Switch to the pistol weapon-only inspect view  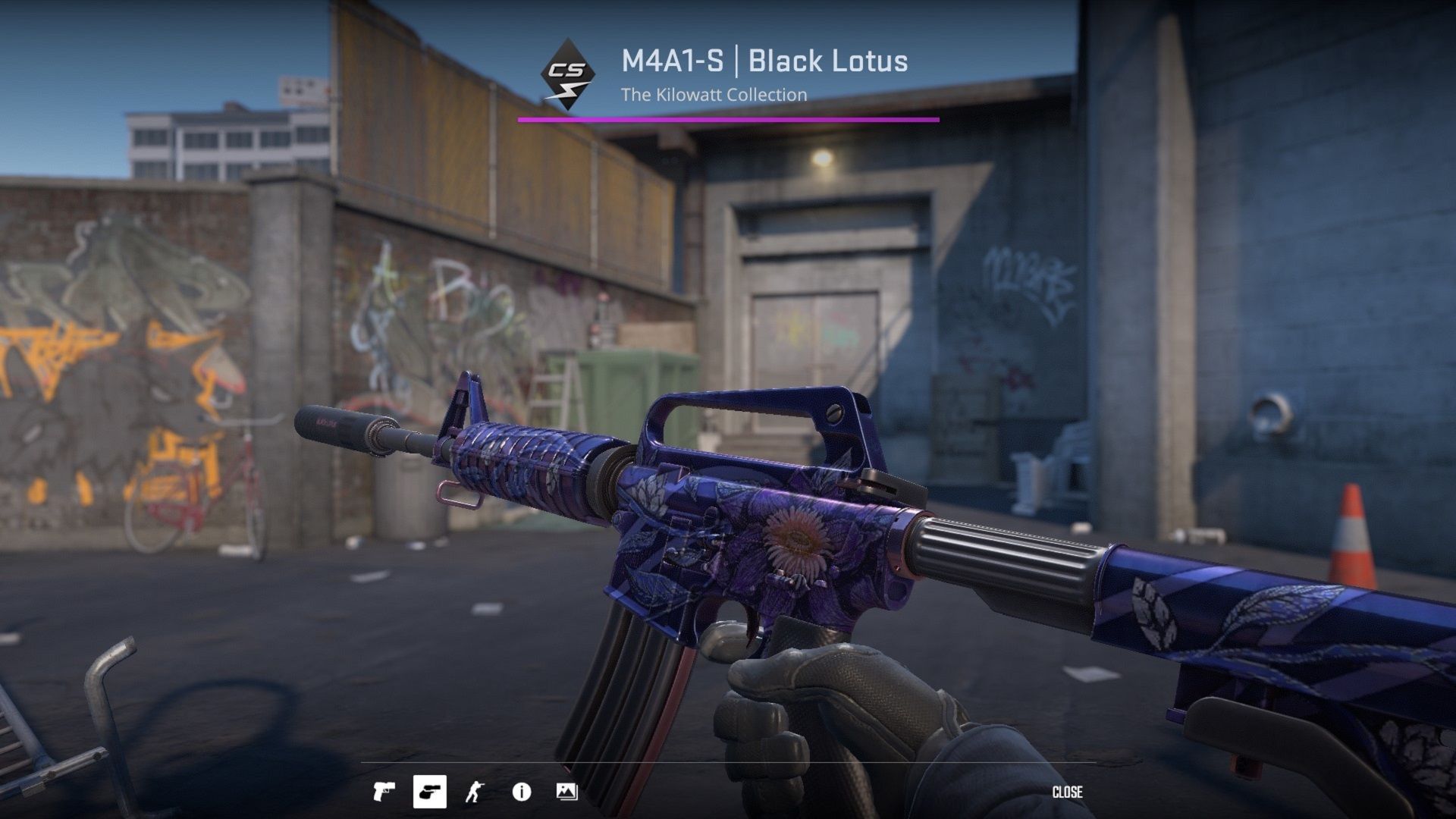point(384,792)
